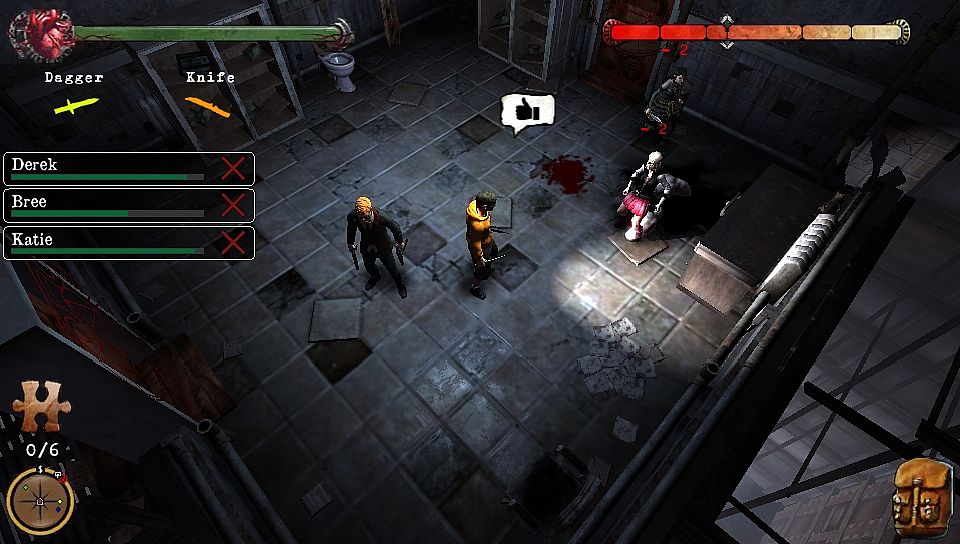Screen dimensions: 960x544
Task: Select the orange Knife weapon icon
Action: coord(208,105)
